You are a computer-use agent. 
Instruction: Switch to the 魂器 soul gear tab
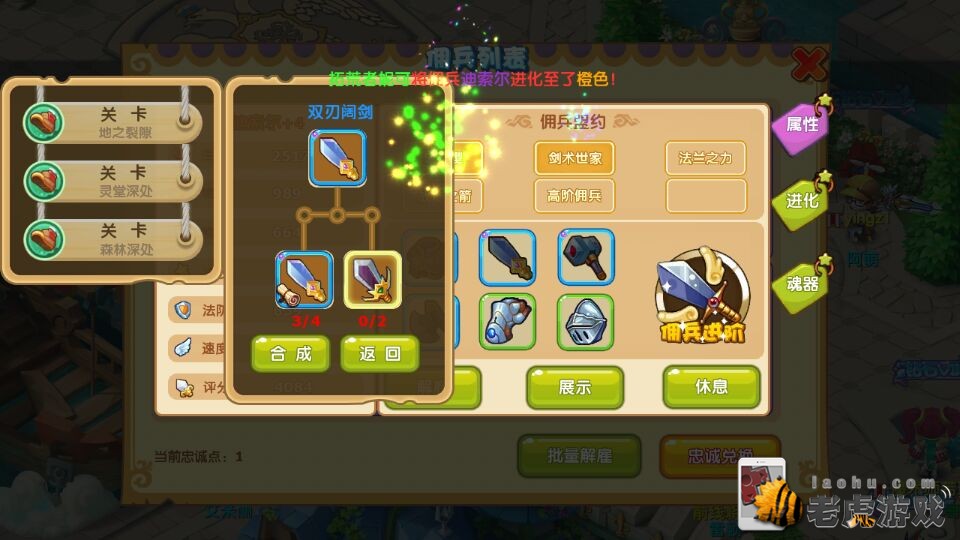802,283
